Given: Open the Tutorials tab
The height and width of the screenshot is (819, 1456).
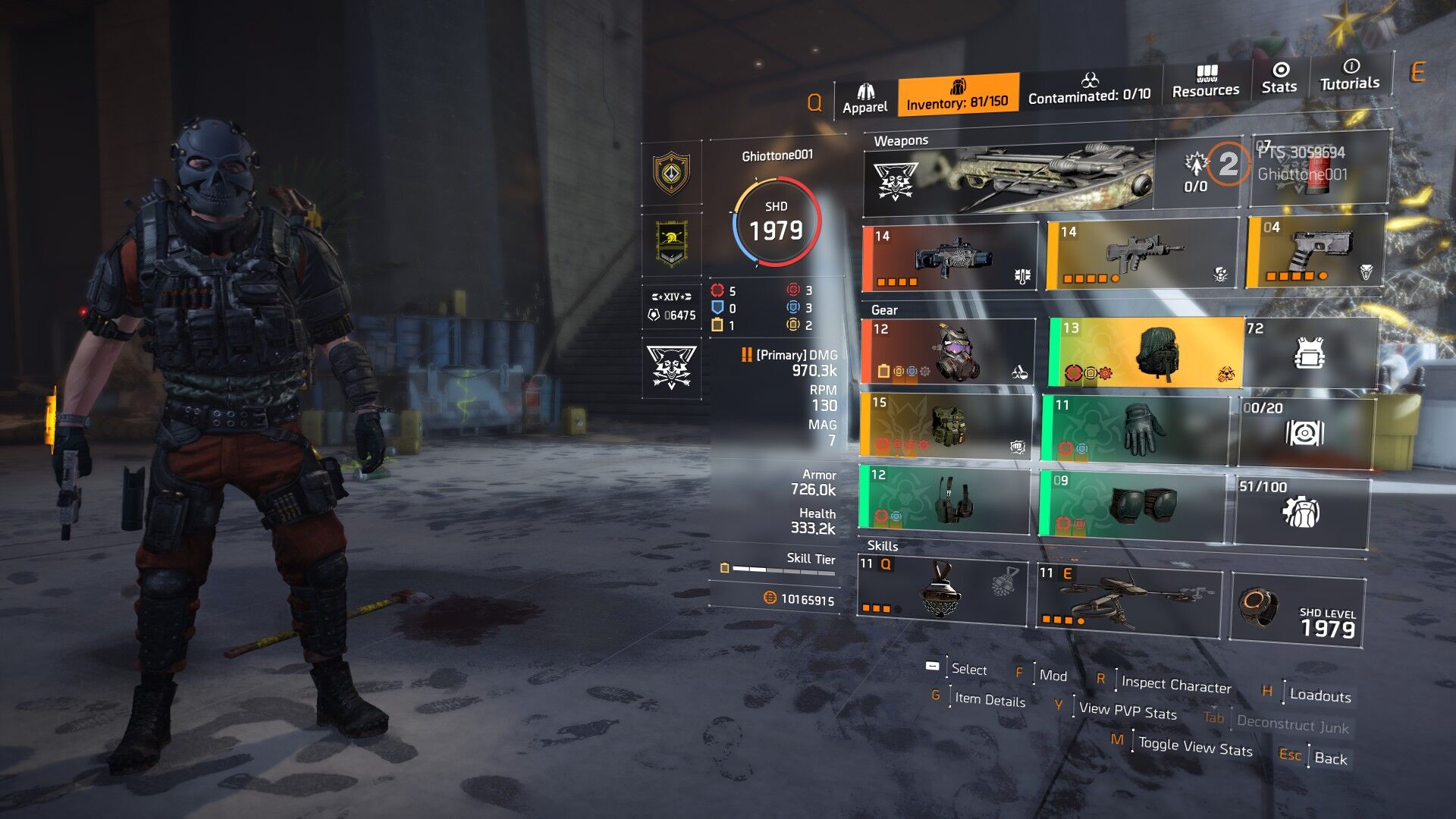Looking at the screenshot, I should coord(1350,76).
